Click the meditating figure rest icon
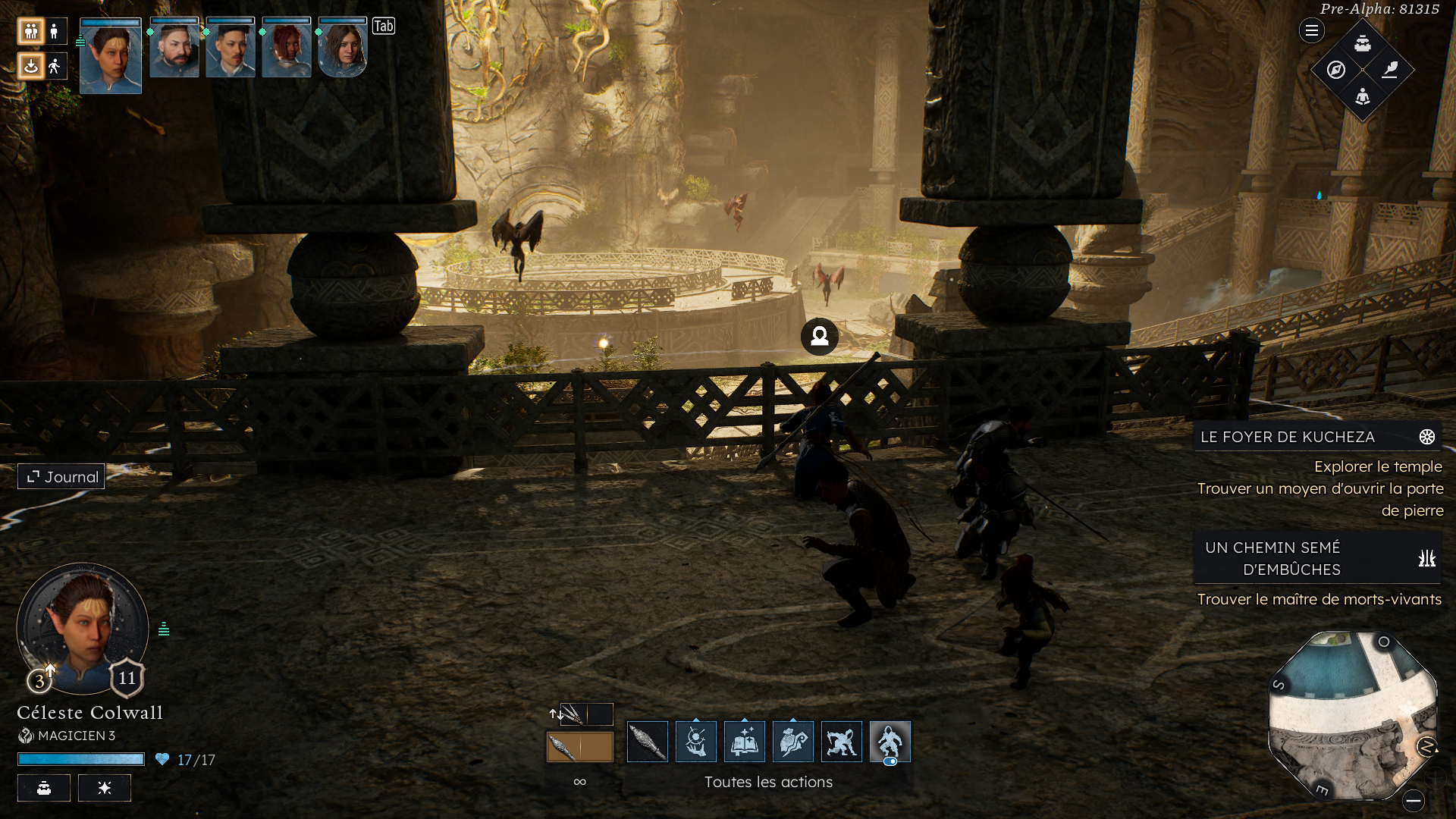 pyautogui.click(x=1363, y=96)
